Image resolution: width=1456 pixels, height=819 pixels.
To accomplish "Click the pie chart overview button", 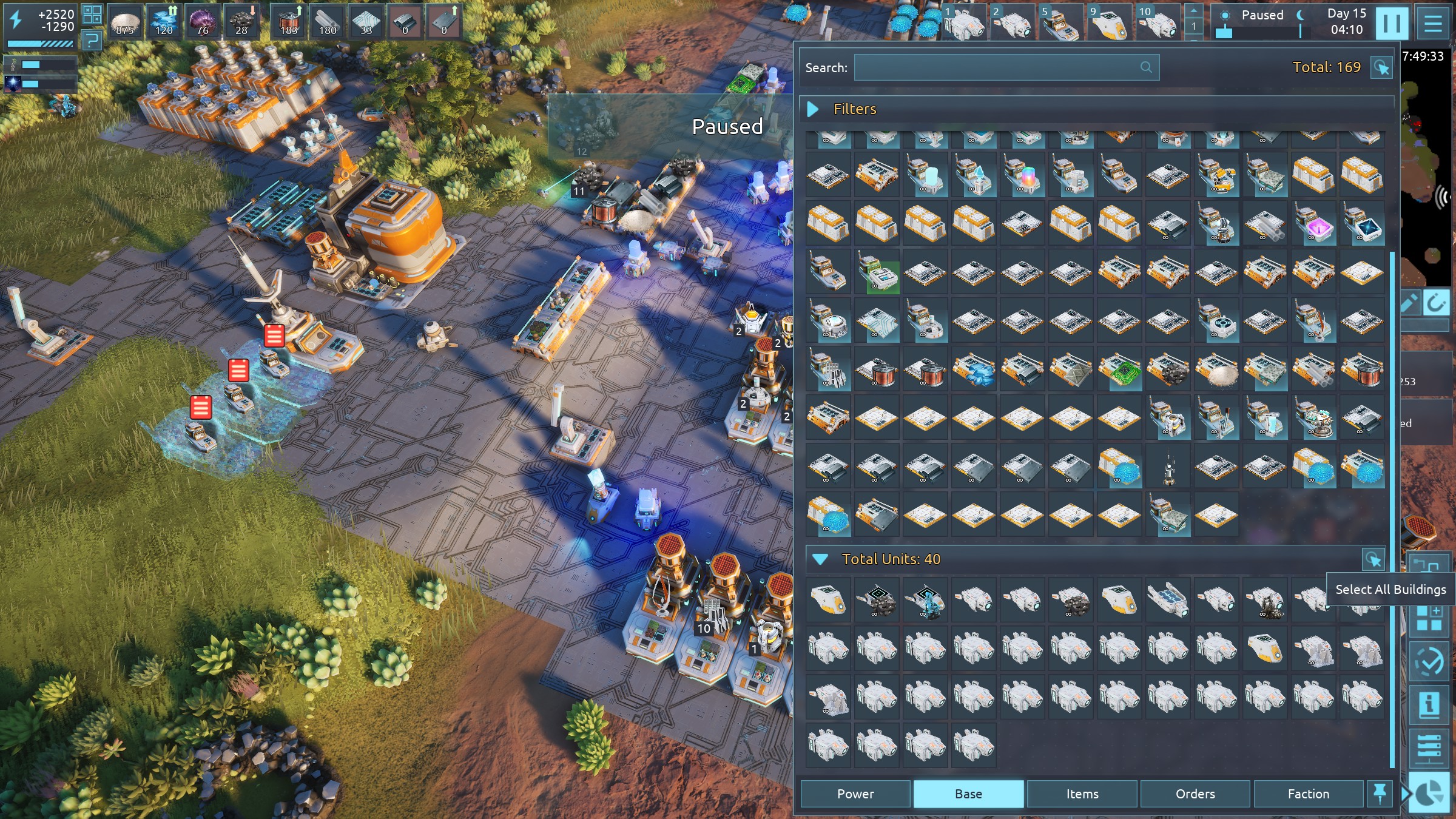I will [x=1430, y=793].
